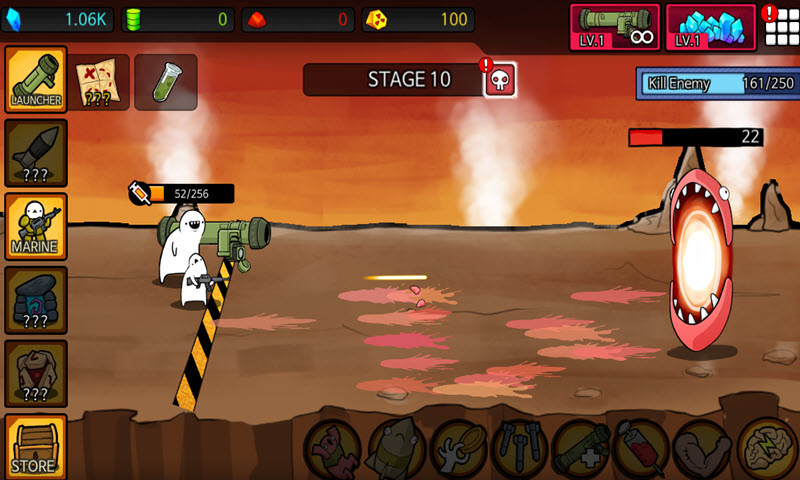800x480 pixels.
Task: Activate the launcher repair skill
Action: pos(582,448)
